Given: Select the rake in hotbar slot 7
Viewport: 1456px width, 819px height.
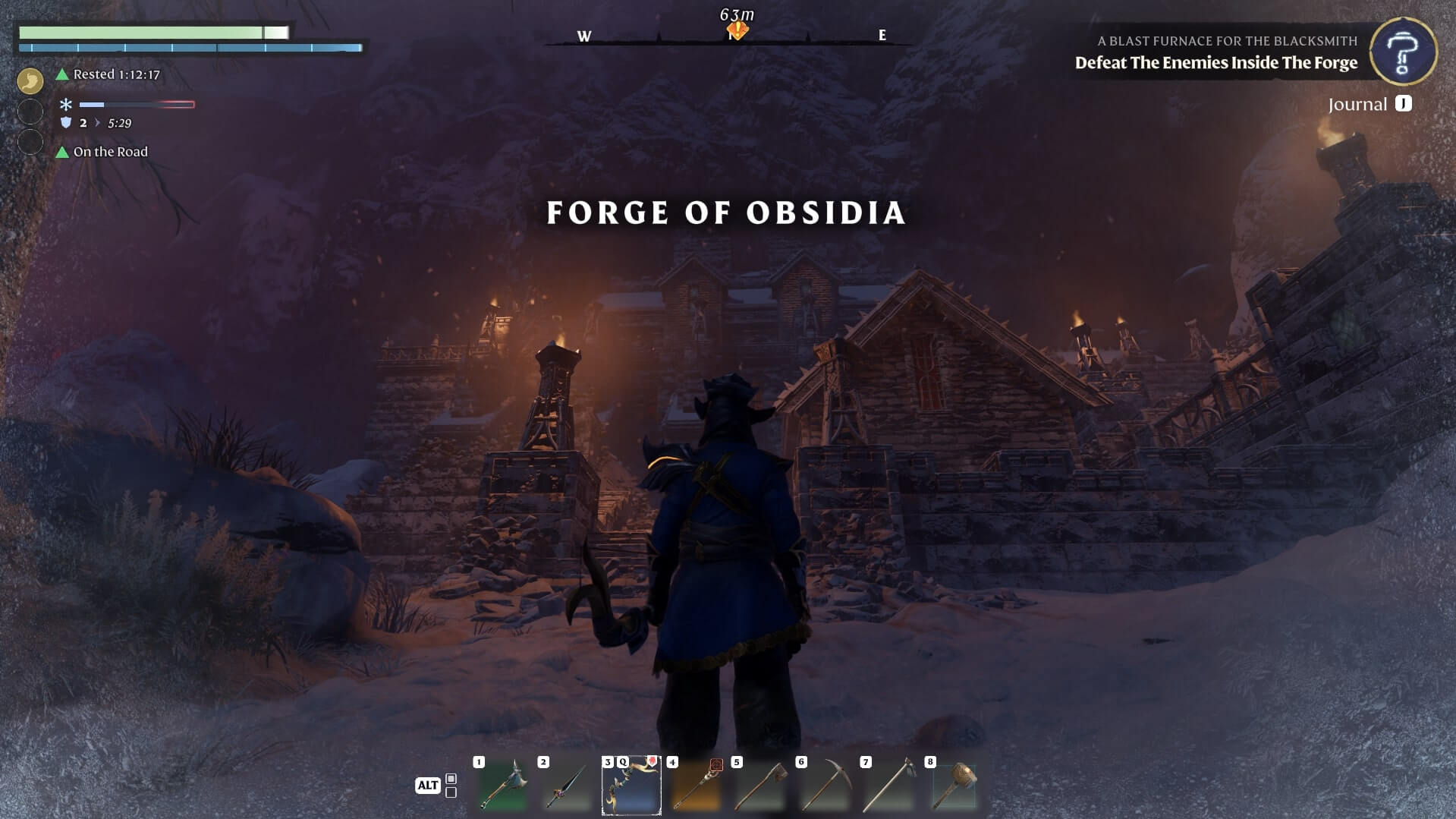Looking at the screenshot, I should pos(889,786).
